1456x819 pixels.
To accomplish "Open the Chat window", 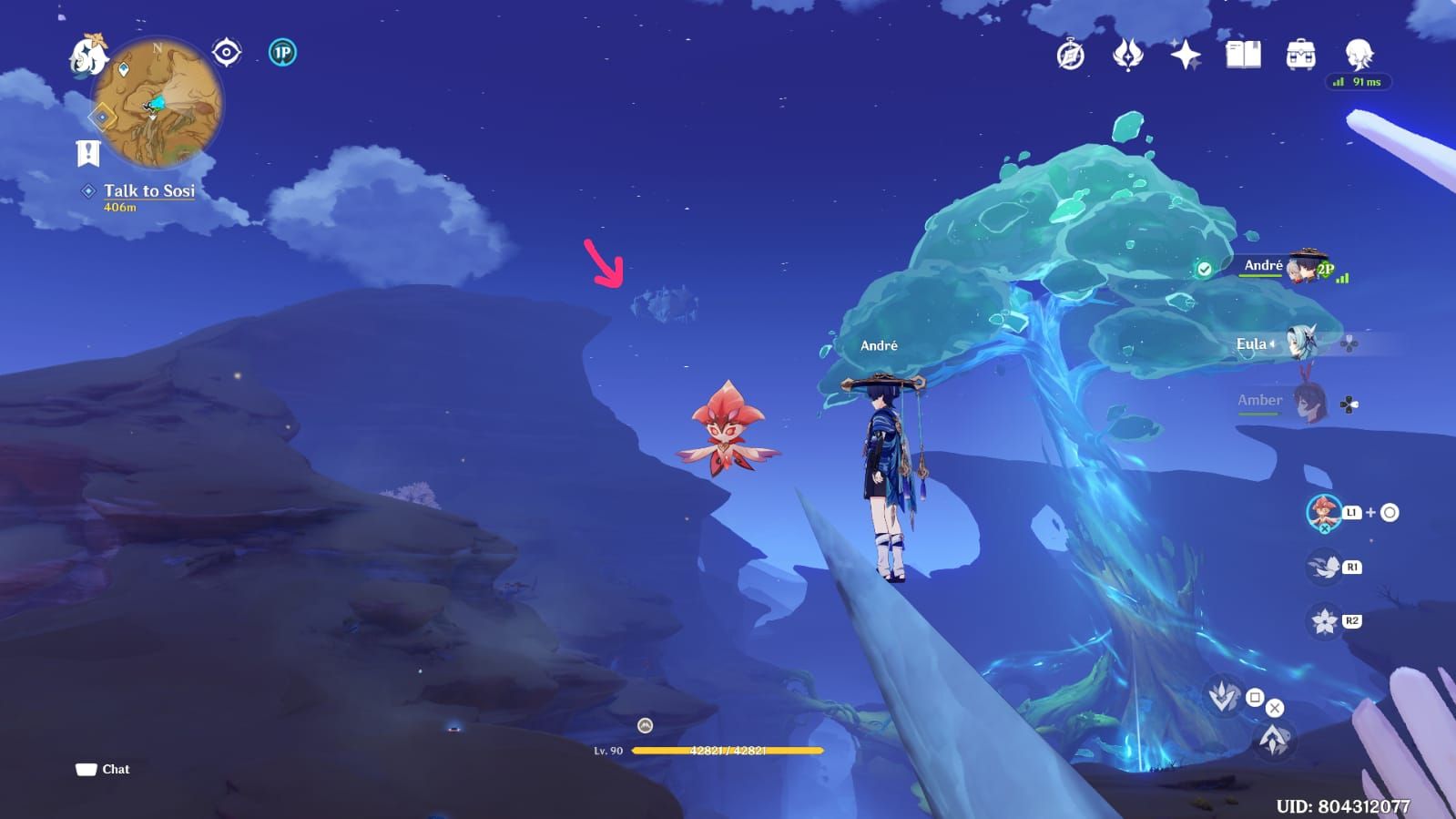I will click(x=103, y=769).
